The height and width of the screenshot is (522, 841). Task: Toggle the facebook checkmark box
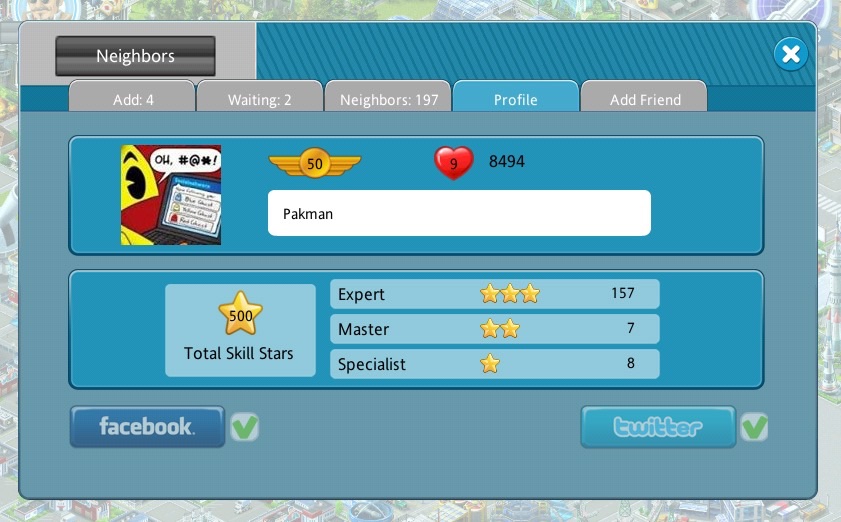pos(244,427)
